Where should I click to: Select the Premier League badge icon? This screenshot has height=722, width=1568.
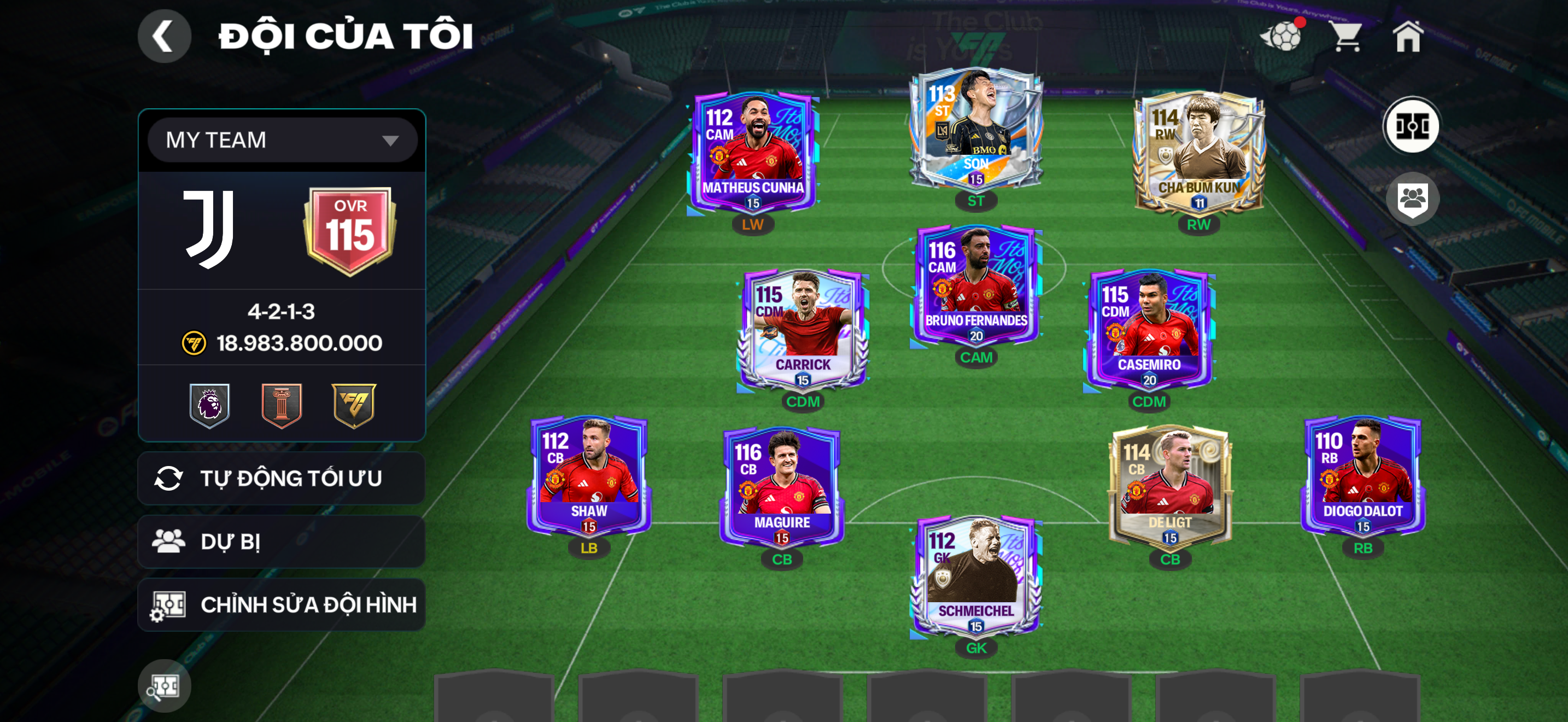[x=210, y=405]
